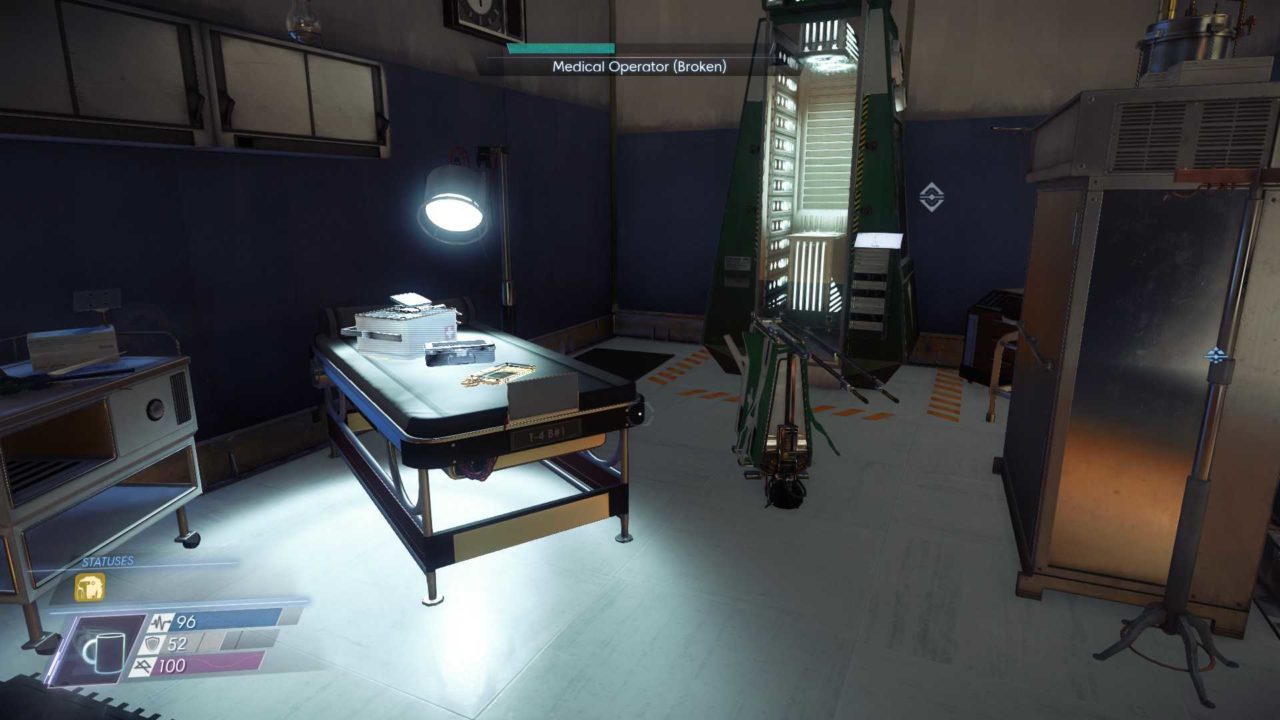Image resolution: width=1280 pixels, height=720 pixels.
Task: Click the Medical Operator (Broken) nameplate
Action: click(637, 67)
